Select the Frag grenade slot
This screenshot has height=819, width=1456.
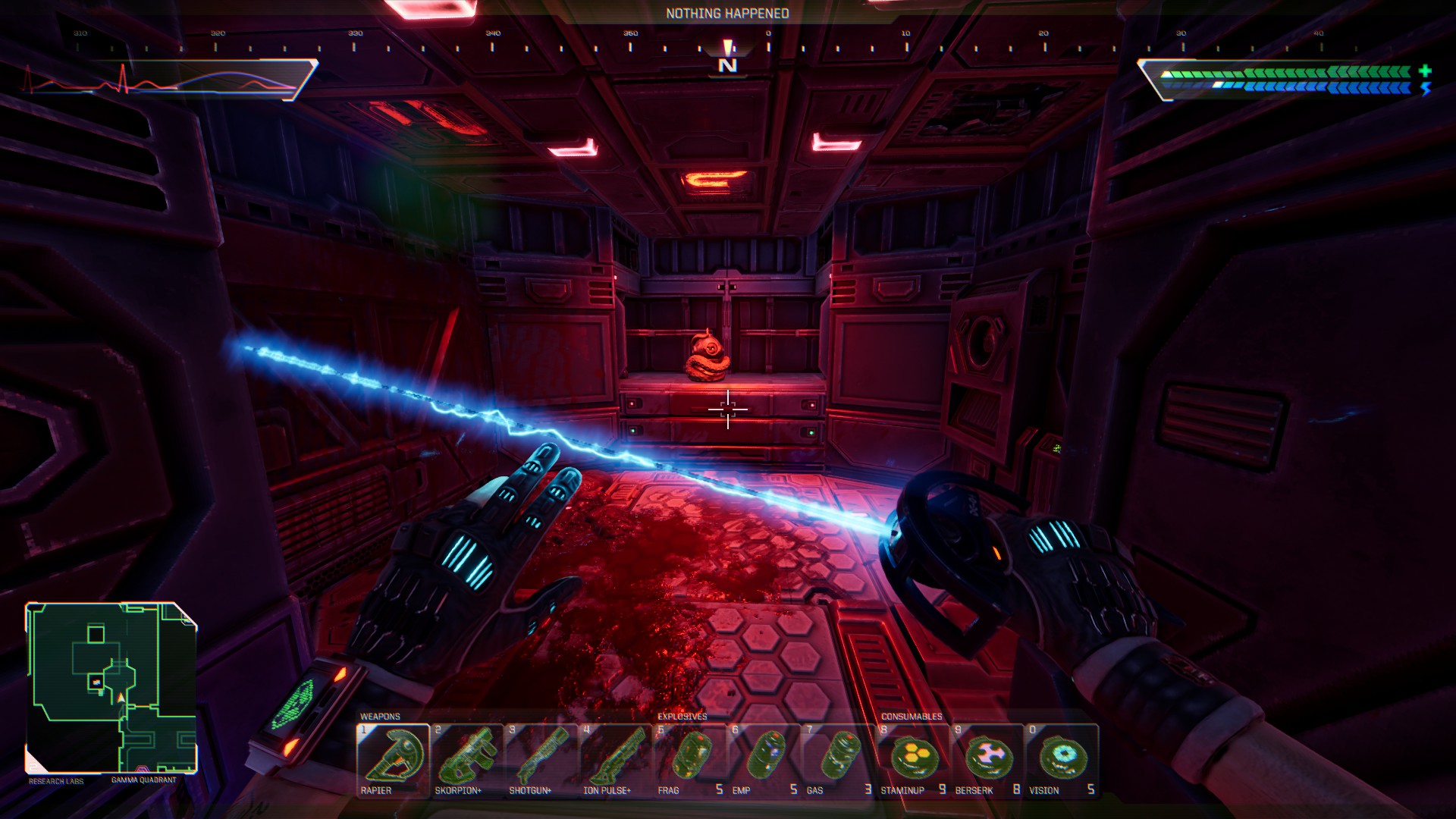[689, 759]
